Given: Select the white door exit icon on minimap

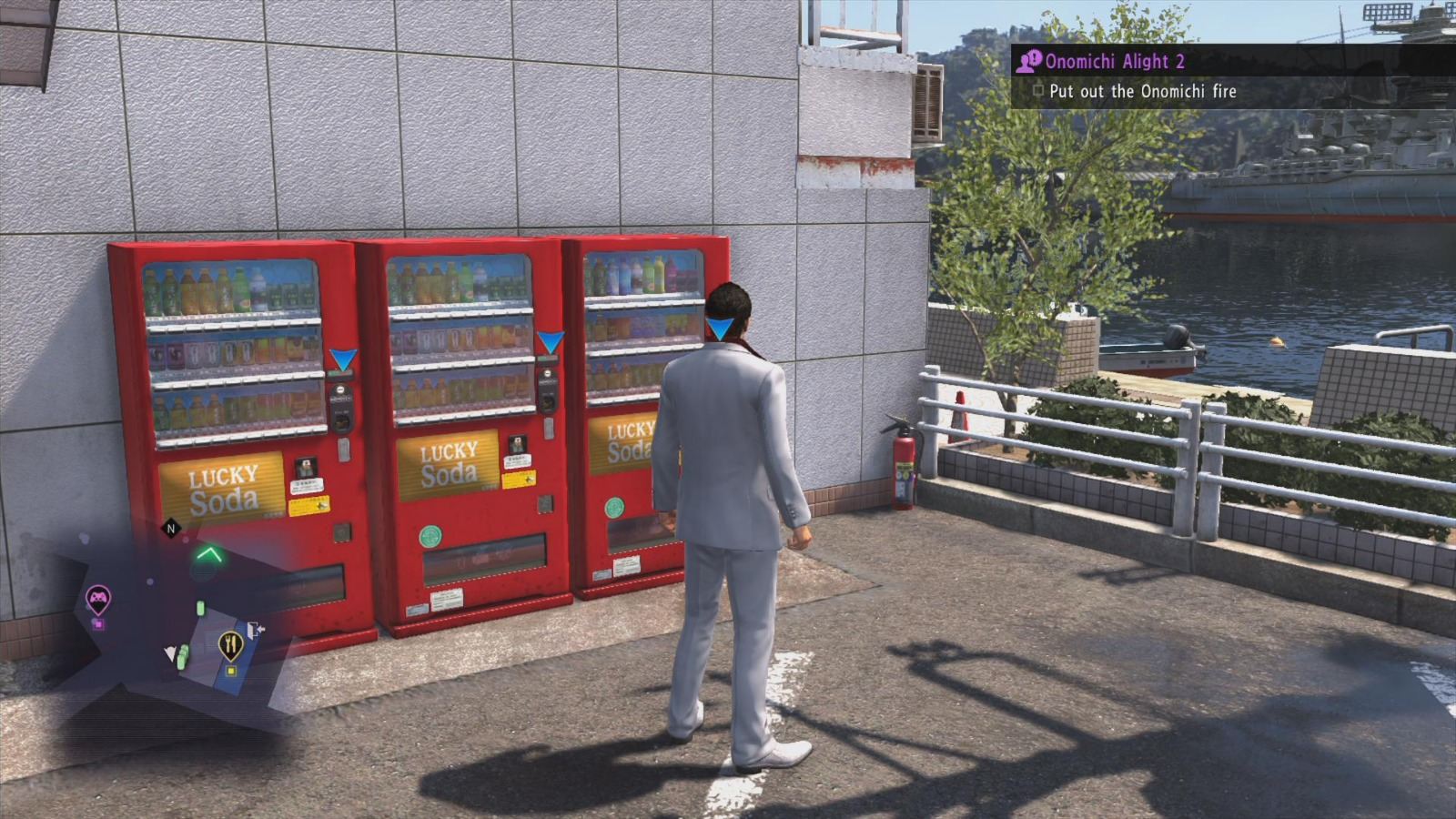Looking at the screenshot, I should click(x=256, y=630).
